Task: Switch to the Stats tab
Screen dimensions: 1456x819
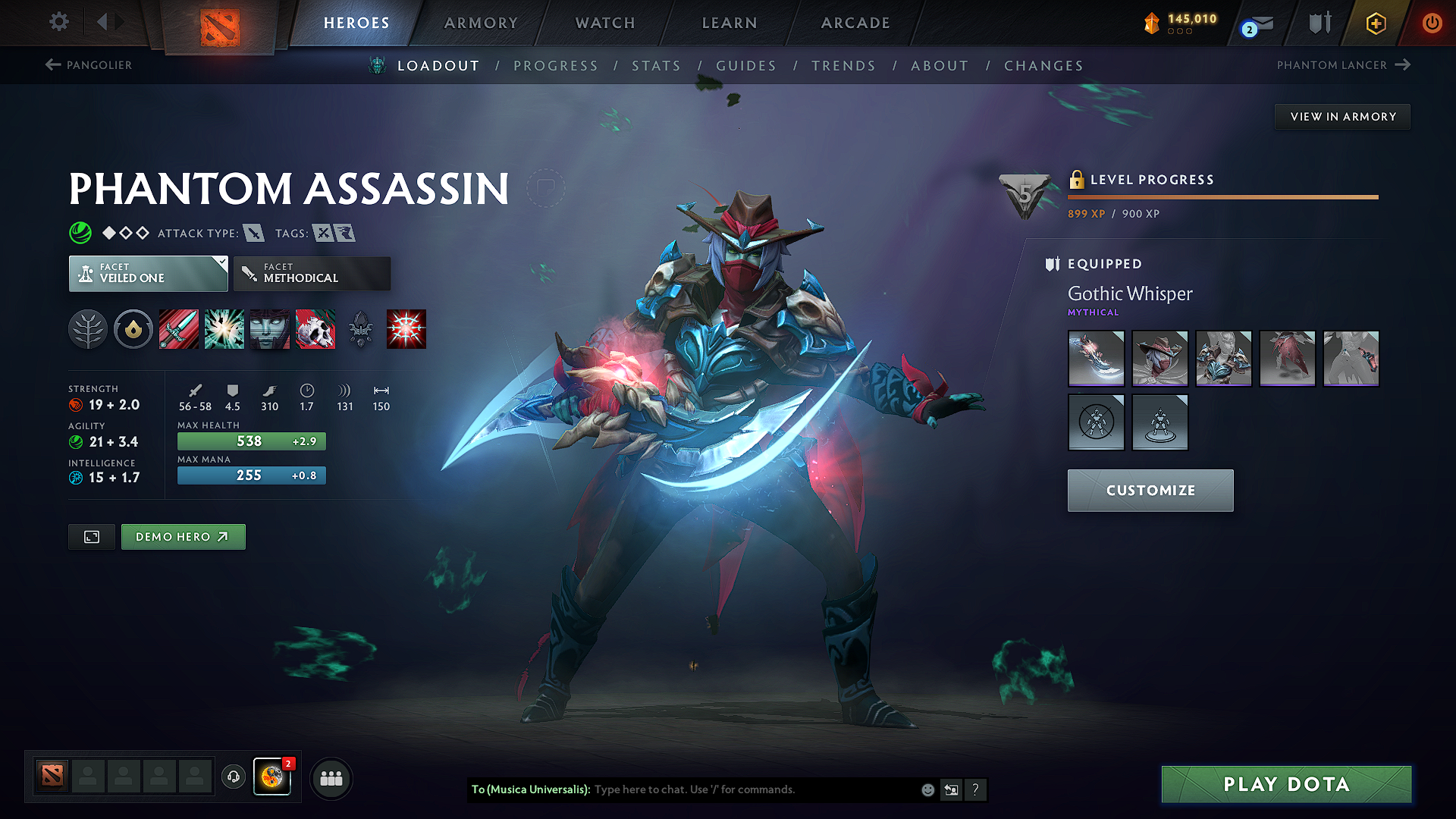Action: [656, 65]
